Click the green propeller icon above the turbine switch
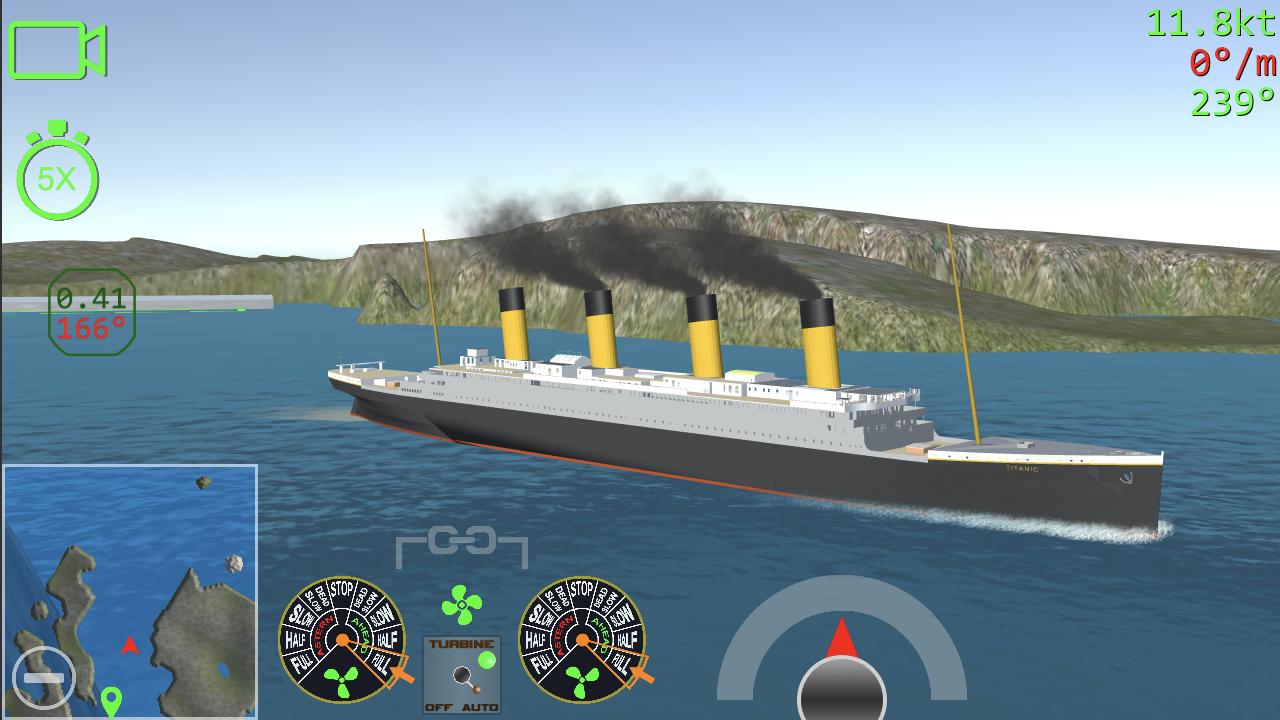Image resolution: width=1280 pixels, height=720 pixels. pos(461,605)
